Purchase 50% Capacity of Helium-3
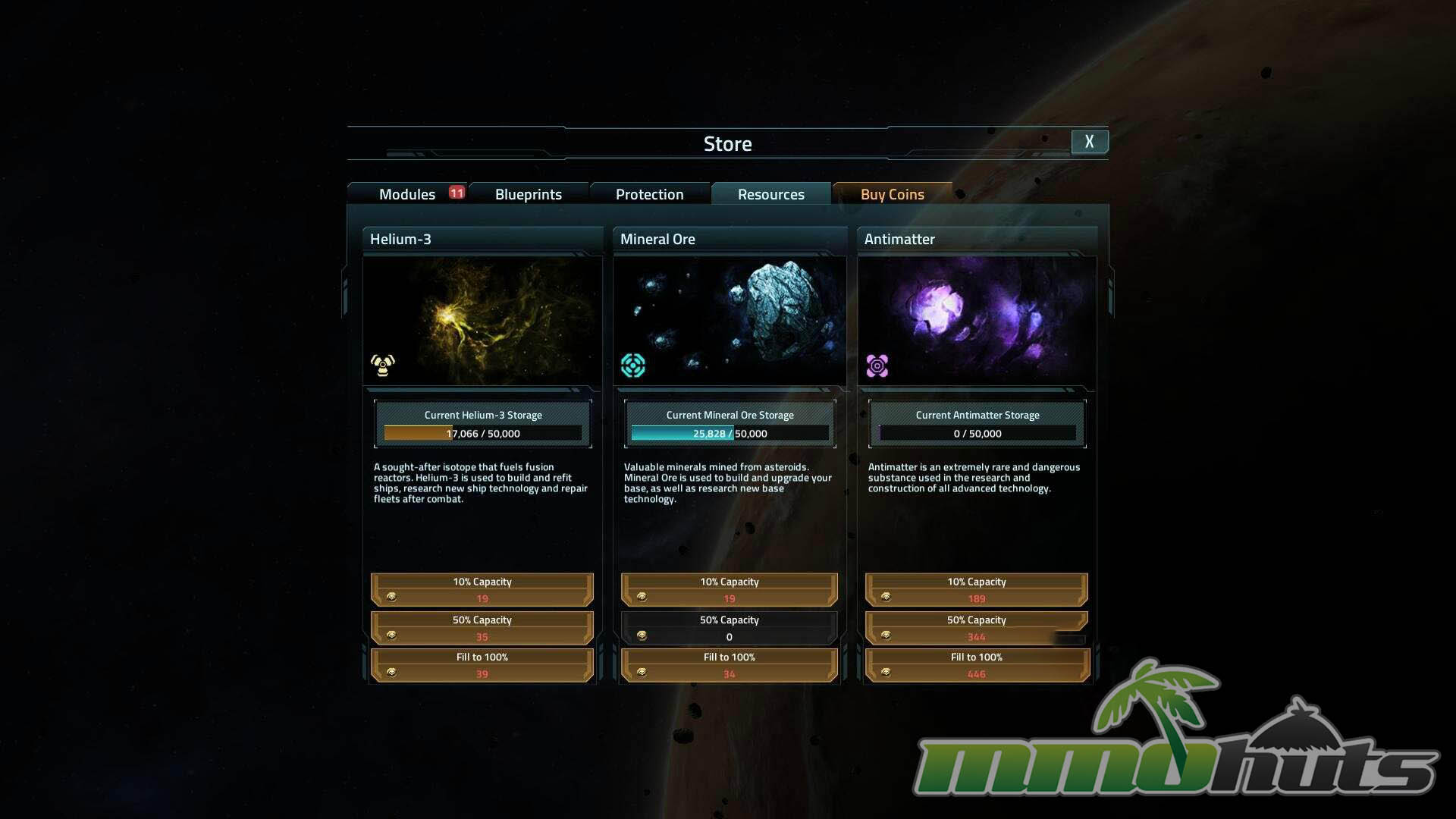This screenshot has height=819, width=1456. (x=482, y=628)
